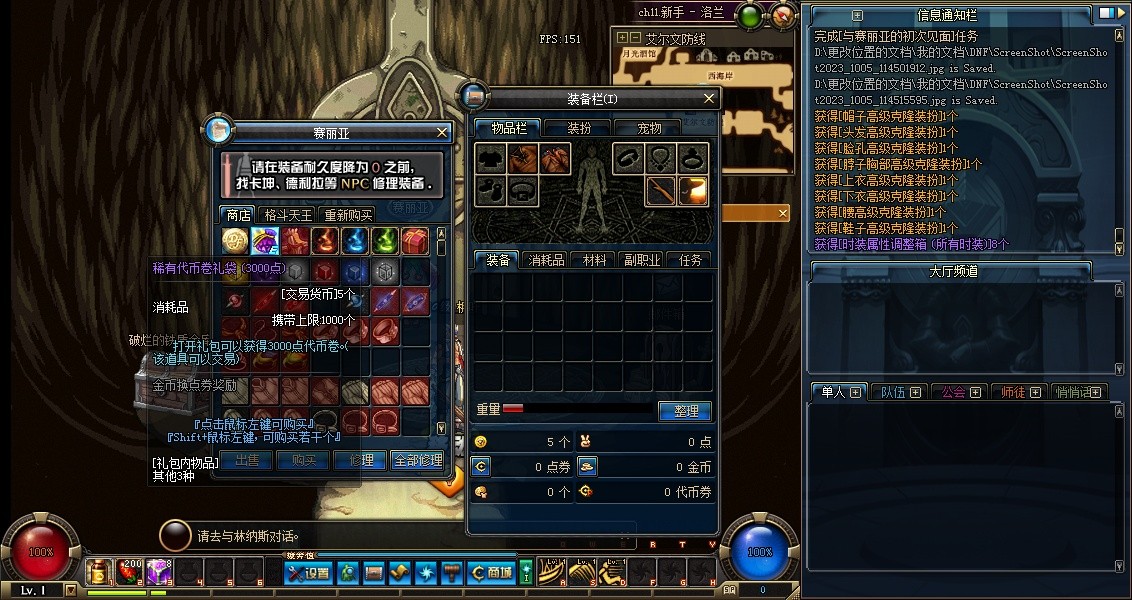Open the 重新购买 buyback tab
The image size is (1132, 600).
(x=347, y=214)
